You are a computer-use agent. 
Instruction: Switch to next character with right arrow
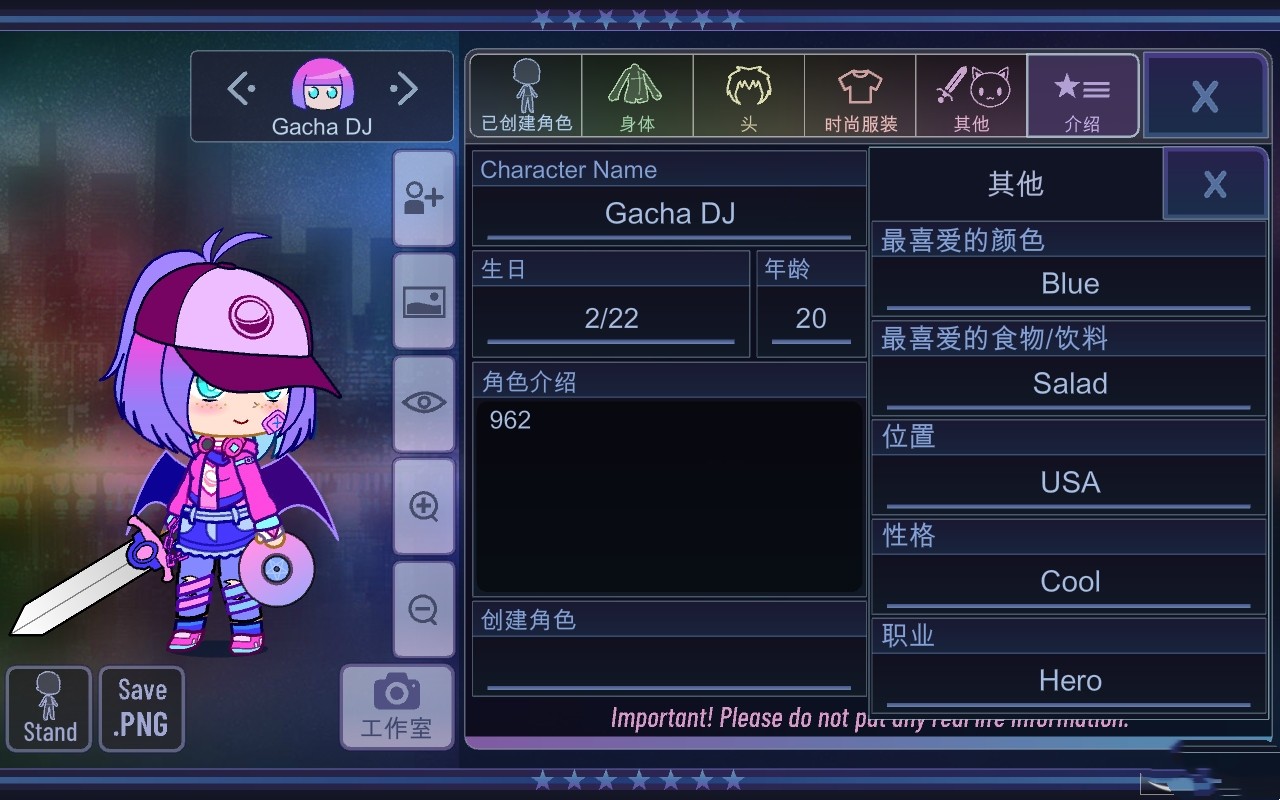click(x=403, y=90)
